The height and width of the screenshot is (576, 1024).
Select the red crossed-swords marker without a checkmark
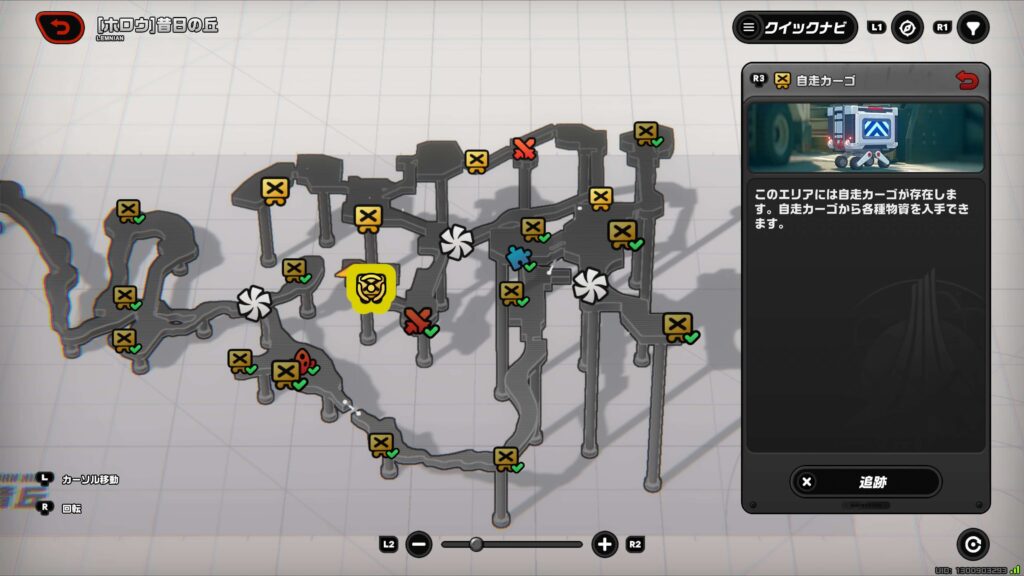coord(524,150)
